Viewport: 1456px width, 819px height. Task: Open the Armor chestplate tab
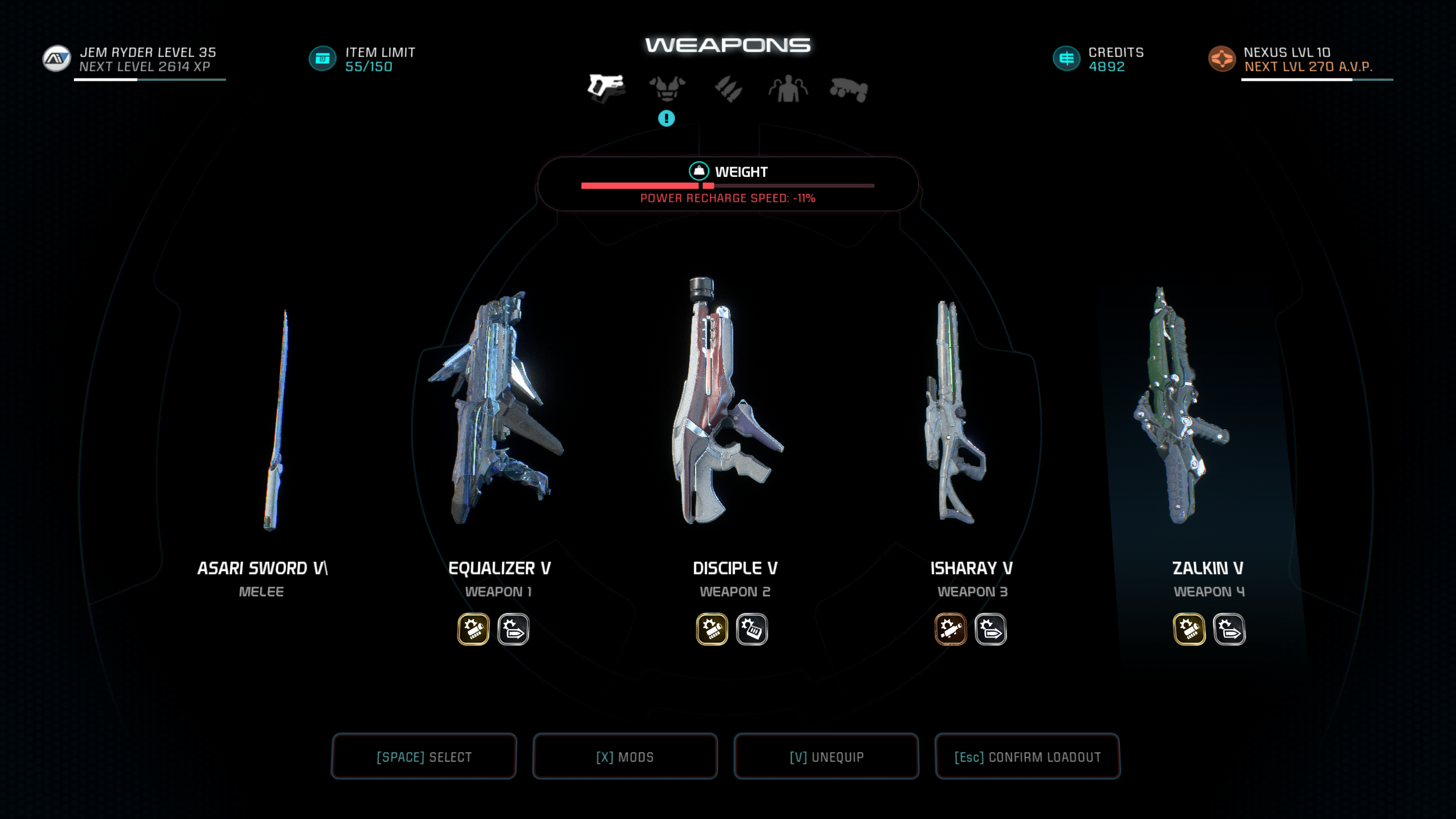667,89
